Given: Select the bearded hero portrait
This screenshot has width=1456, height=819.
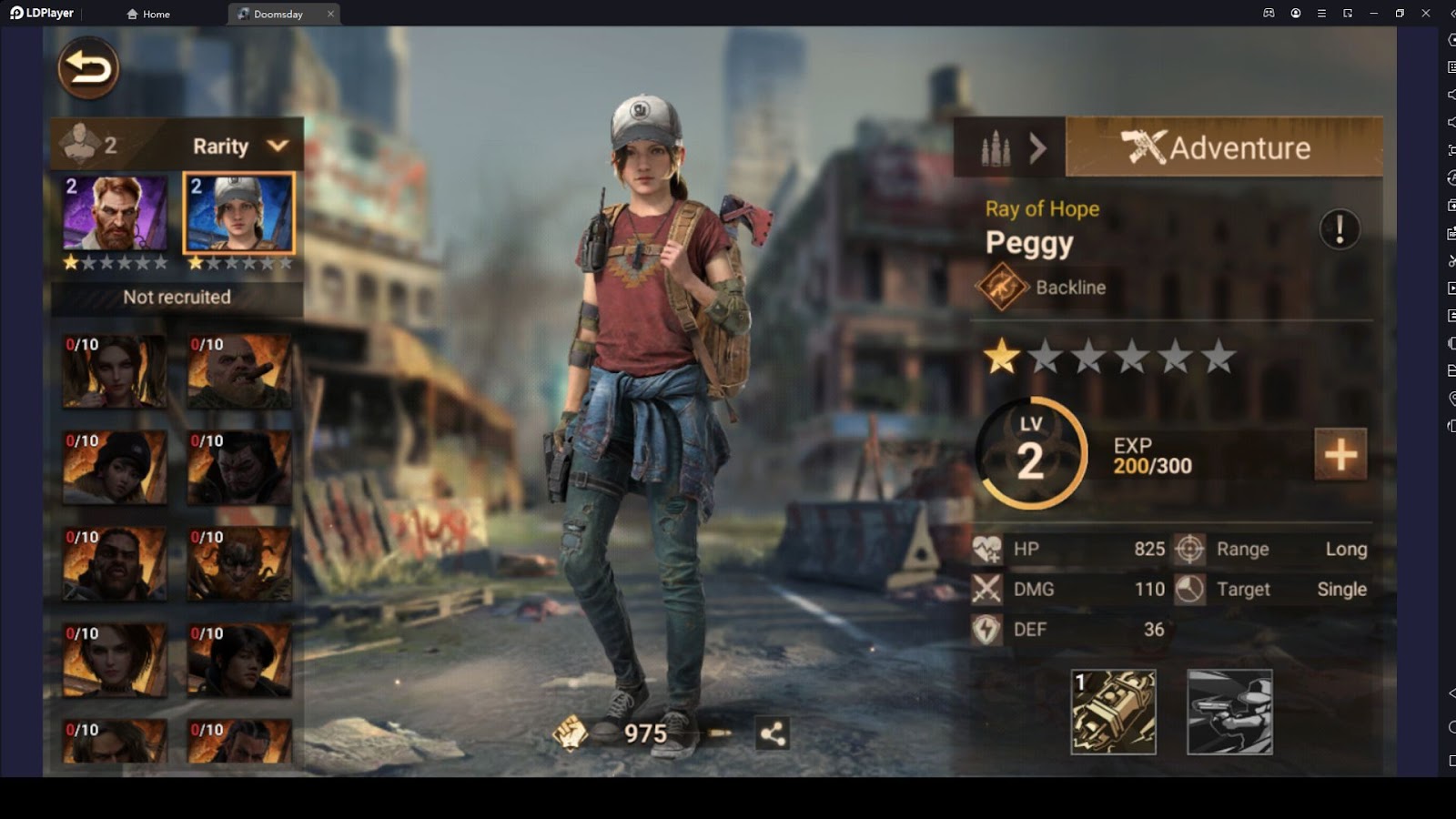Looking at the screenshot, I should 115,213.
